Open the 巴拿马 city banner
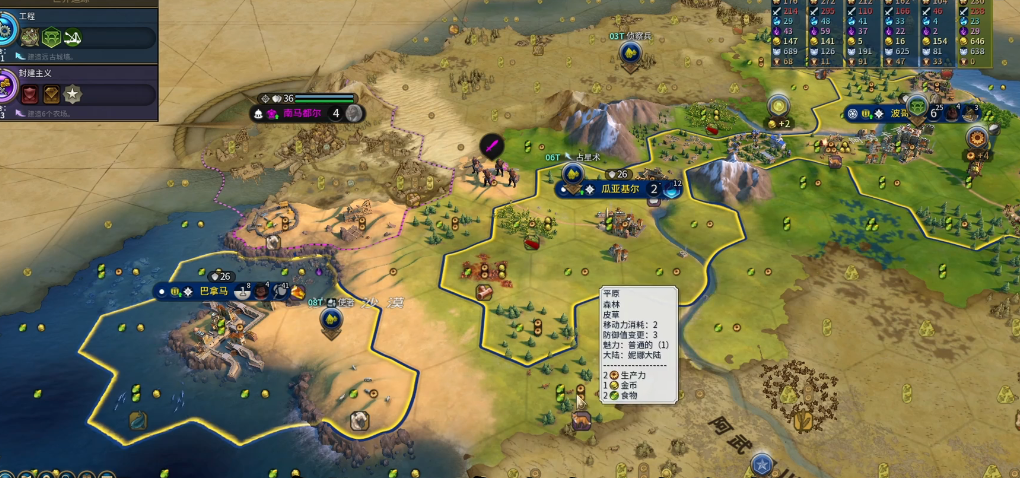The width and height of the screenshot is (1020, 478). pyautogui.click(x=214, y=291)
